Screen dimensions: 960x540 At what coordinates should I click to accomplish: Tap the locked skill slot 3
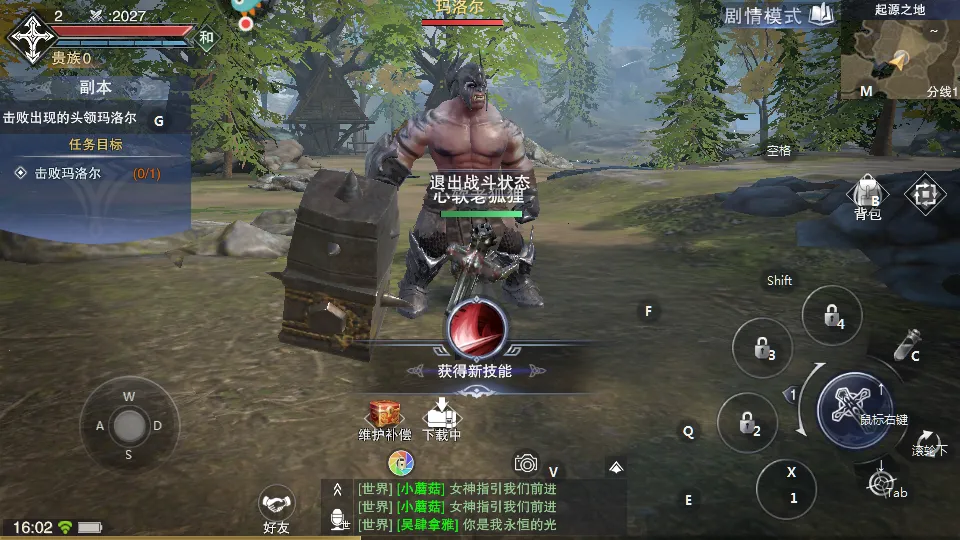click(x=762, y=348)
